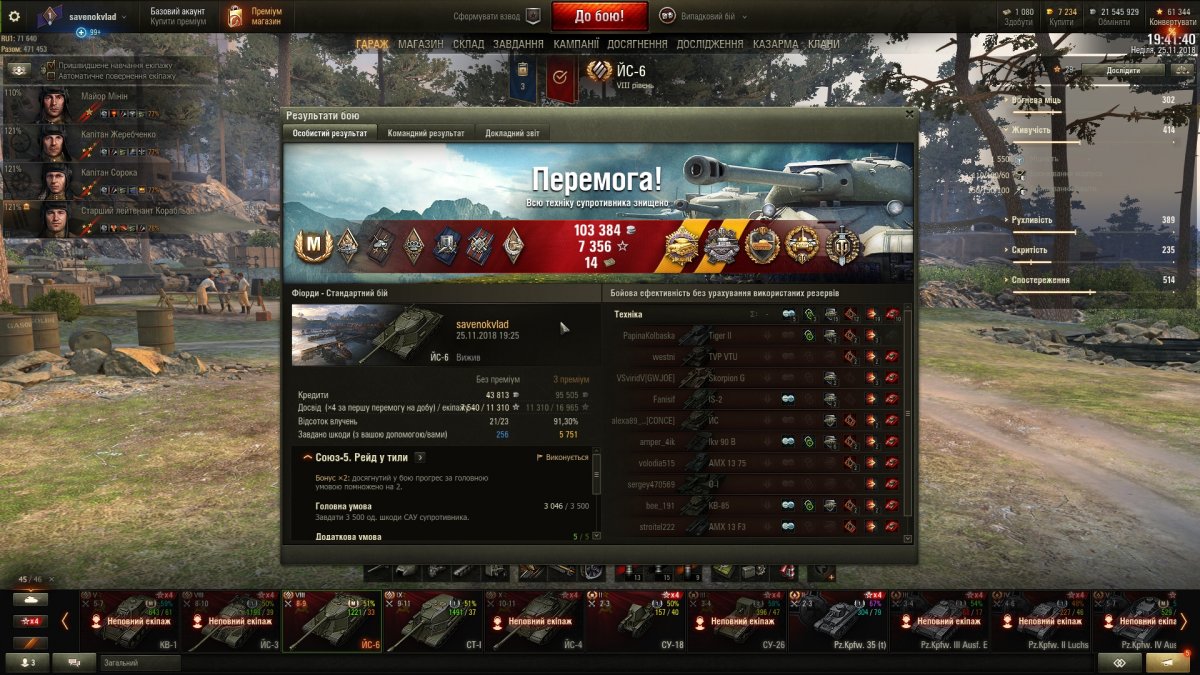The height and width of the screenshot is (675, 1200).
Task: Open the Докладний звіт tab
Action: click(511, 133)
